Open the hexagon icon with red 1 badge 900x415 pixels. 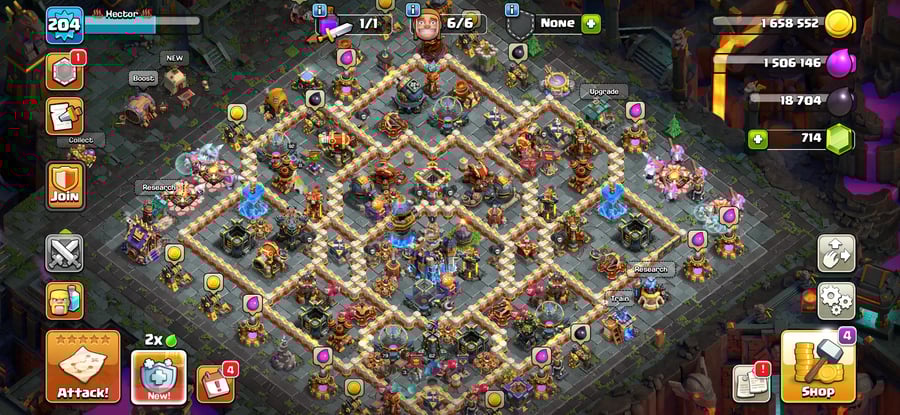coord(64,72)
